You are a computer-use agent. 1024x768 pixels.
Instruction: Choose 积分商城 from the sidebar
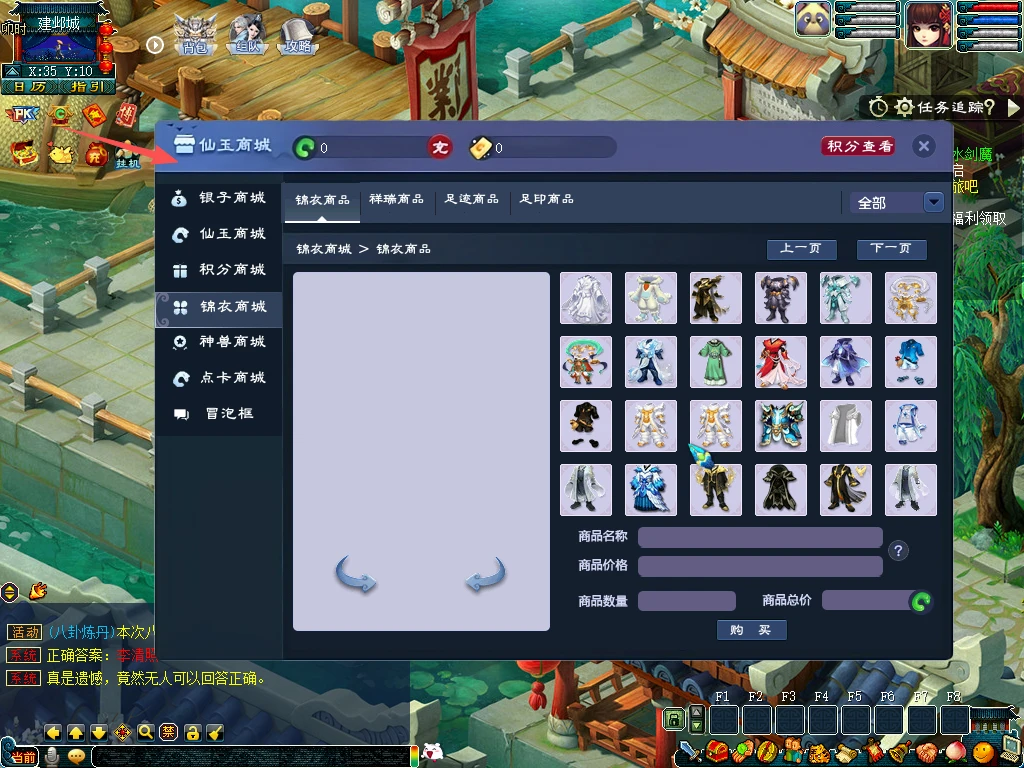[x=219, y=270]
